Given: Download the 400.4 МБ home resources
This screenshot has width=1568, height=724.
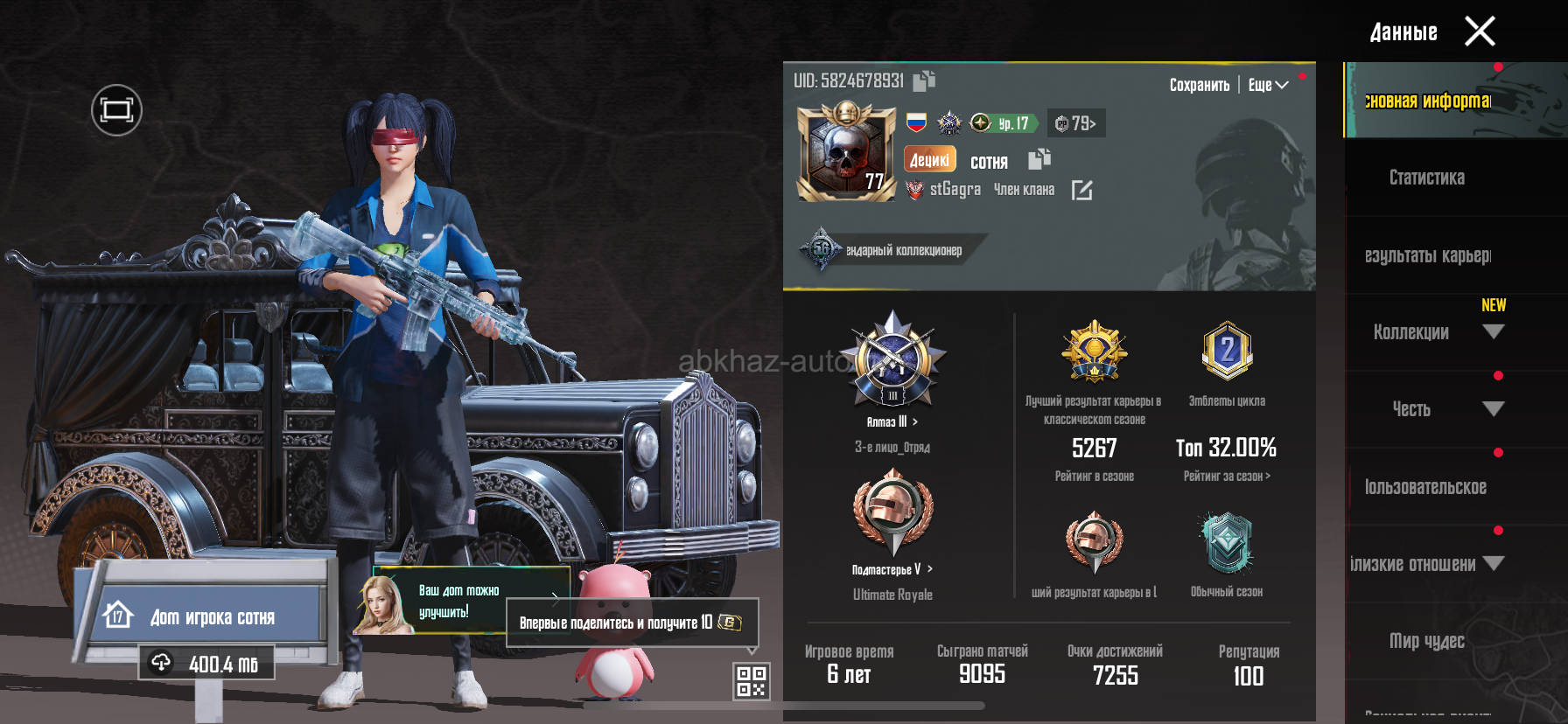Looking at the screenshot, I should pos(206,664).
